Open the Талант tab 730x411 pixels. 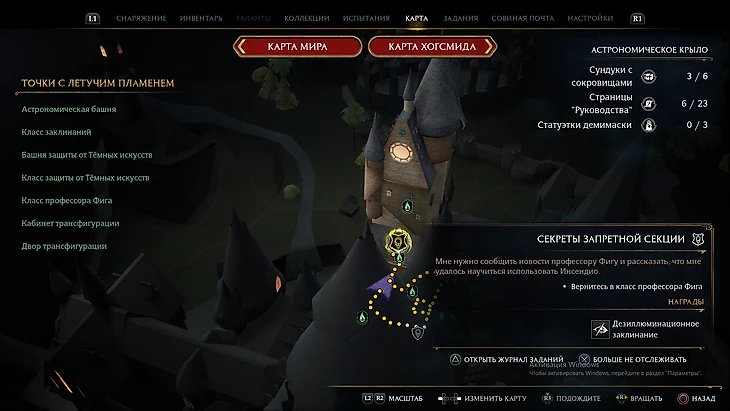point(253,18)
